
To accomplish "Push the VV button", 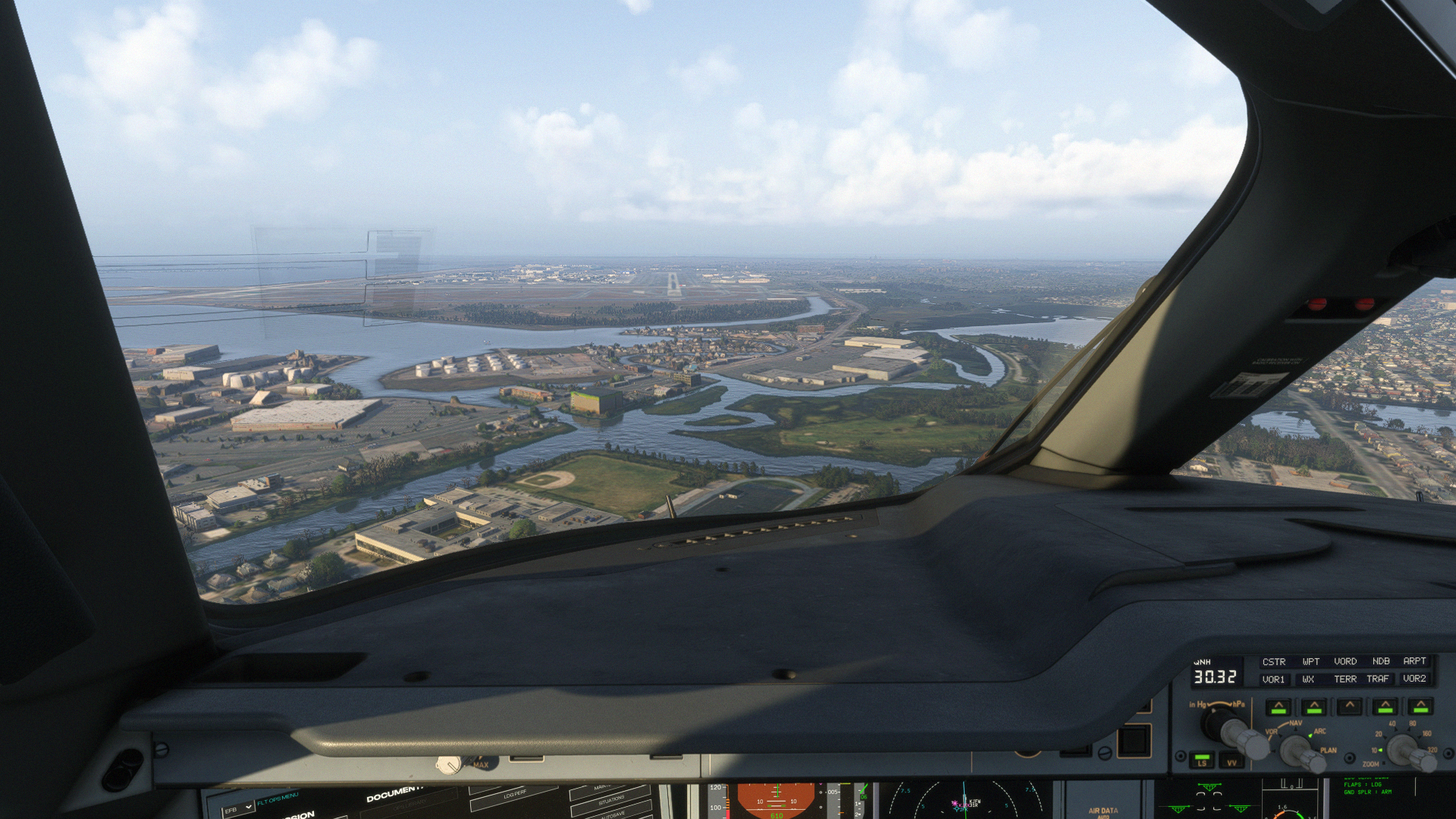I will [1232, 761].
